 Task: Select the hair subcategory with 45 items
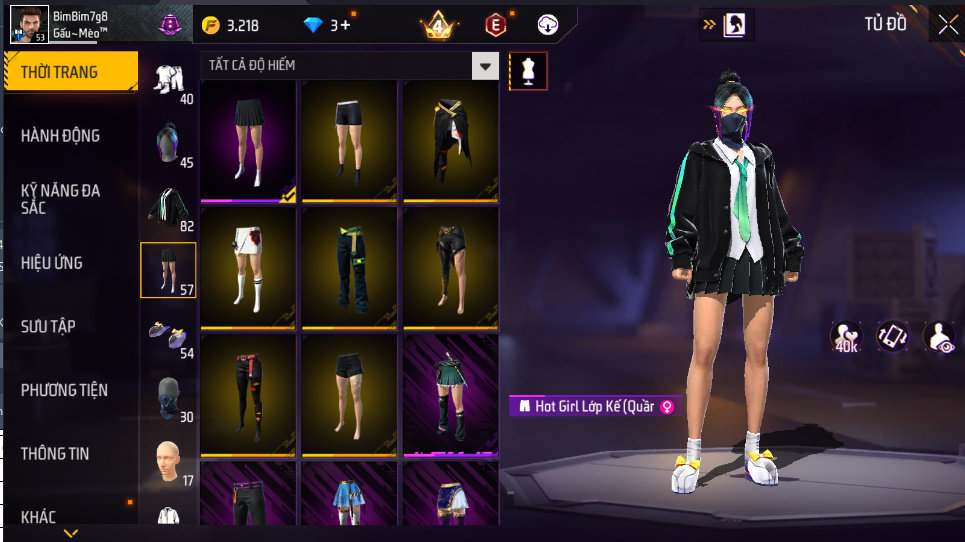[168, 143]
